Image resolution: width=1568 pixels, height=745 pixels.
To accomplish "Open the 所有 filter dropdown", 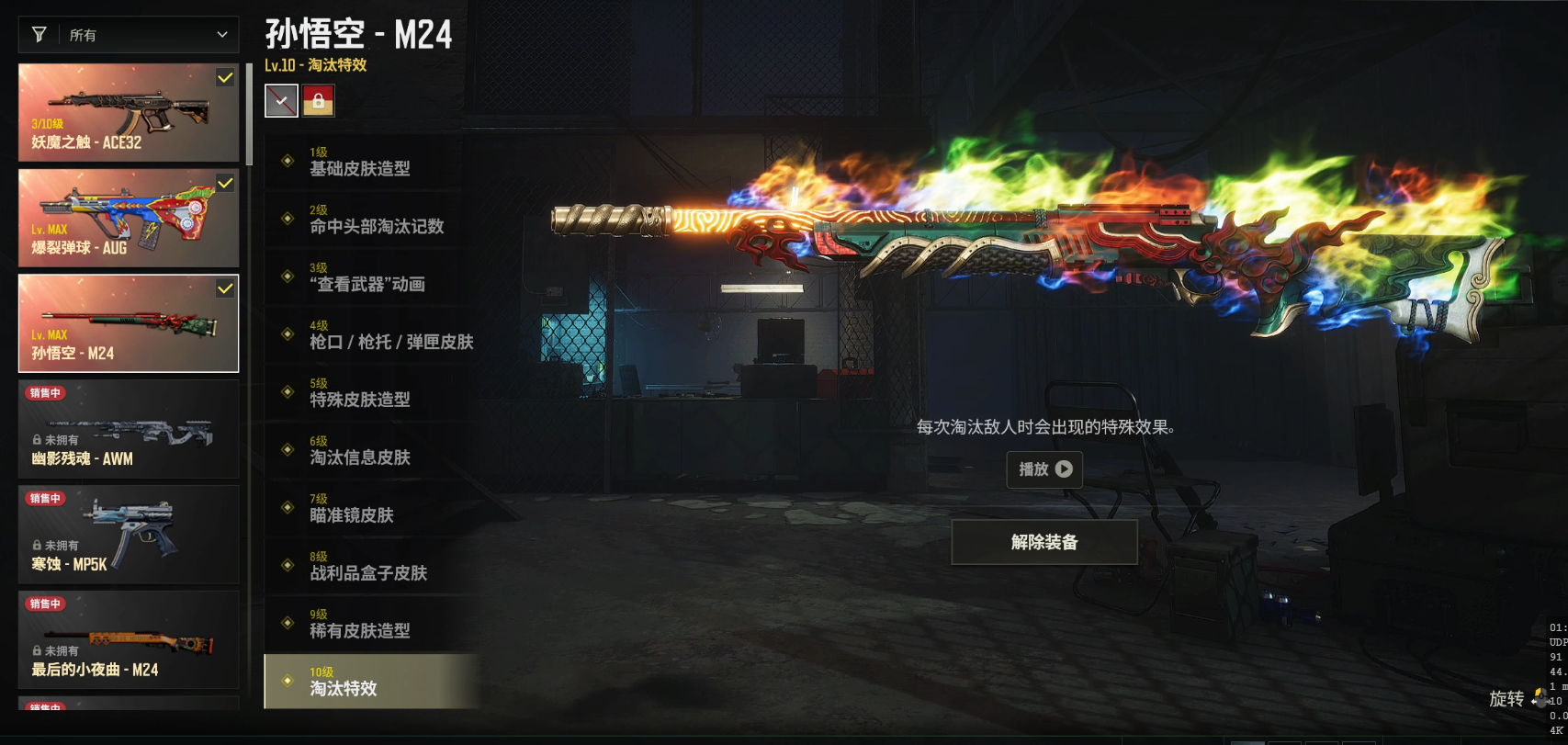I will click(x=129, y=35).
